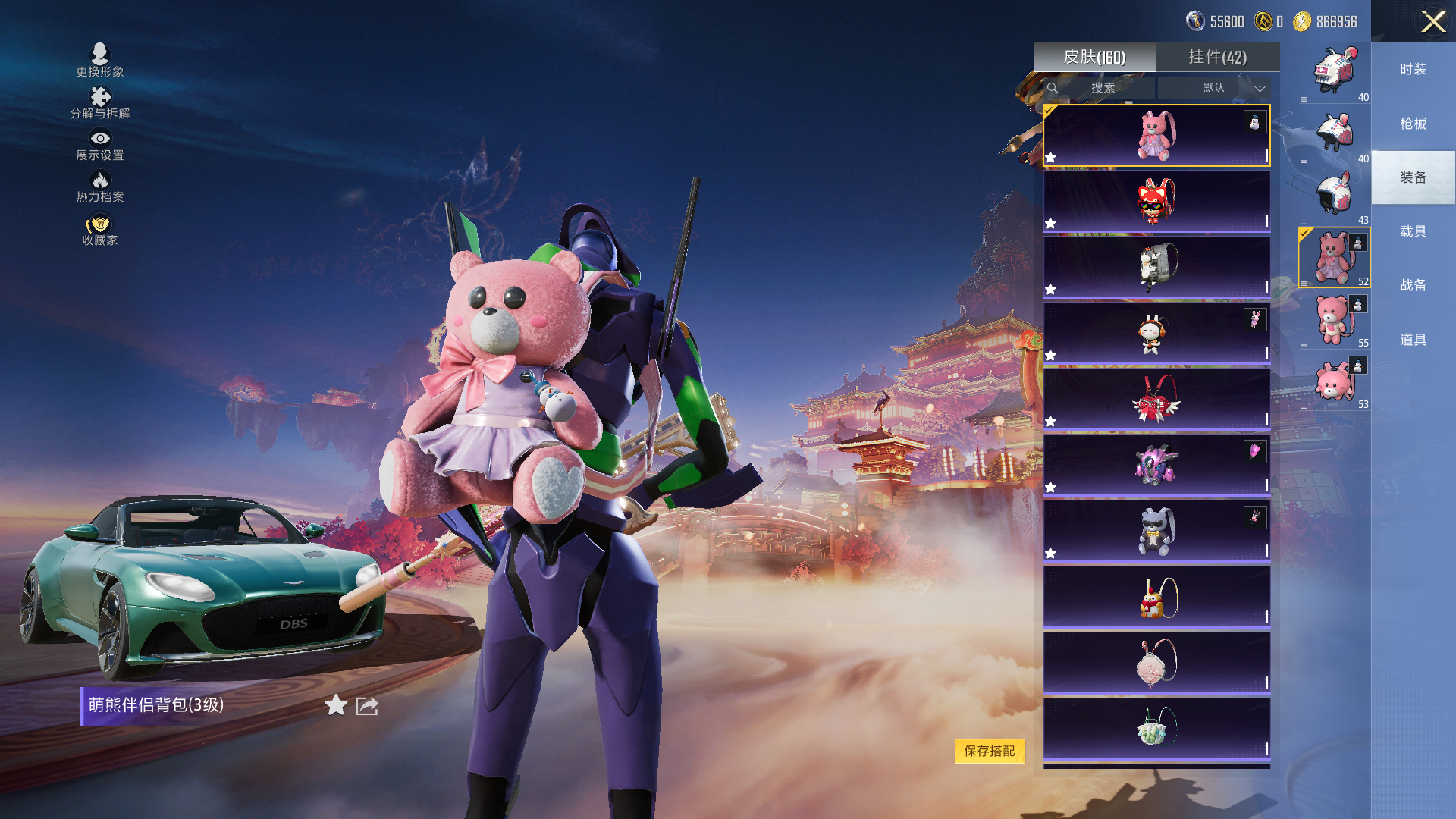Screen dimensions: 1456x819
Task: Open the 收藏家 collector page
Action: pos(100,231)
